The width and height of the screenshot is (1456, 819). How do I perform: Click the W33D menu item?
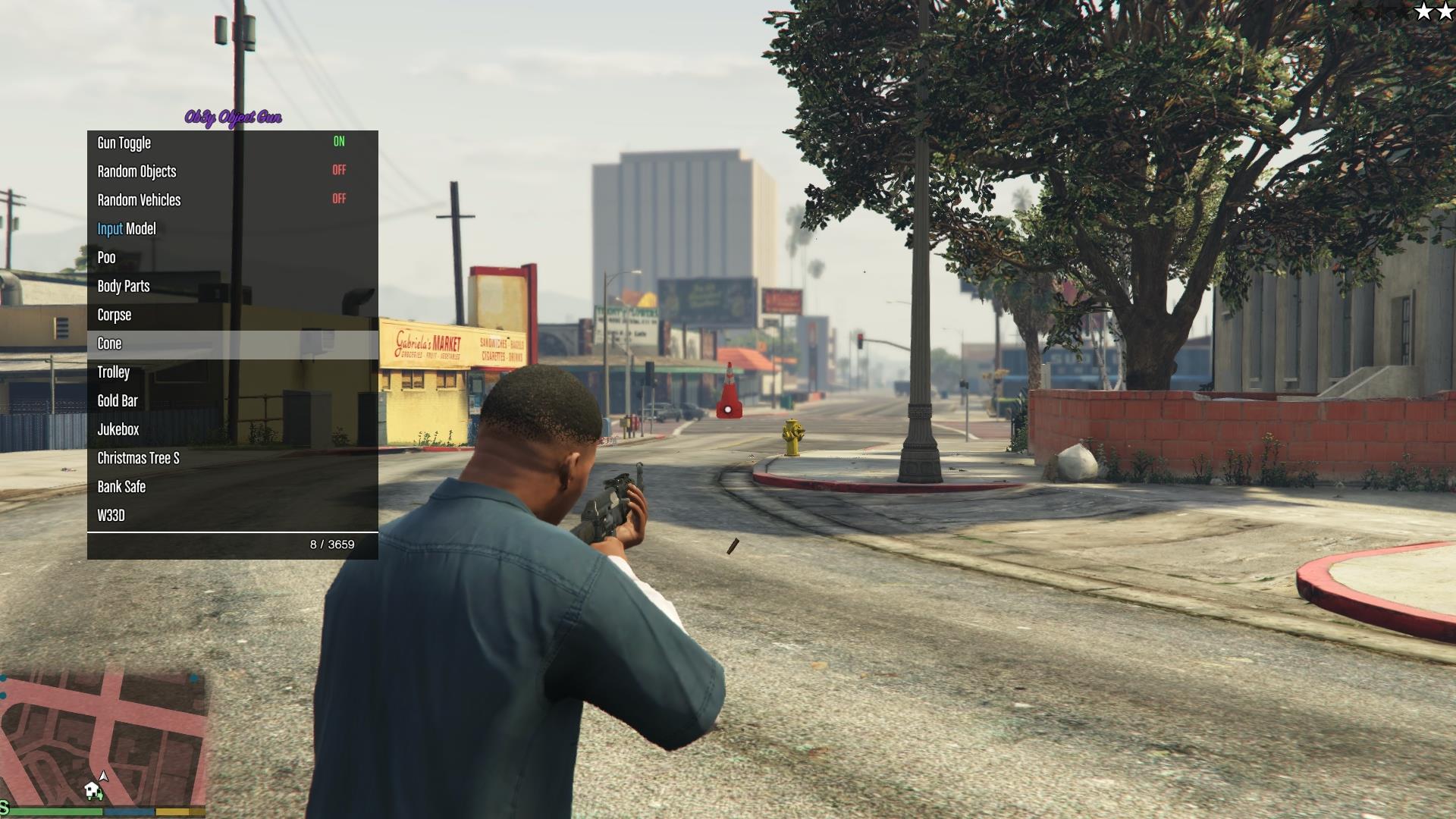point(232,516)
